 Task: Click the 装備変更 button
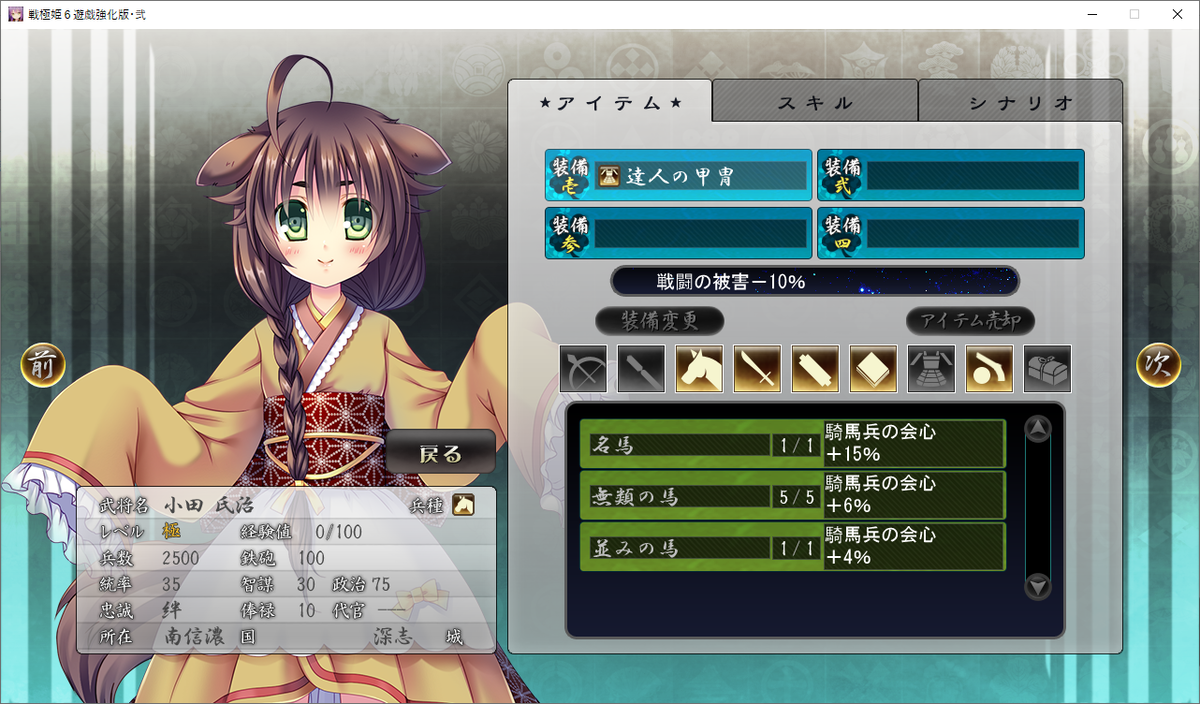point(659,321)
